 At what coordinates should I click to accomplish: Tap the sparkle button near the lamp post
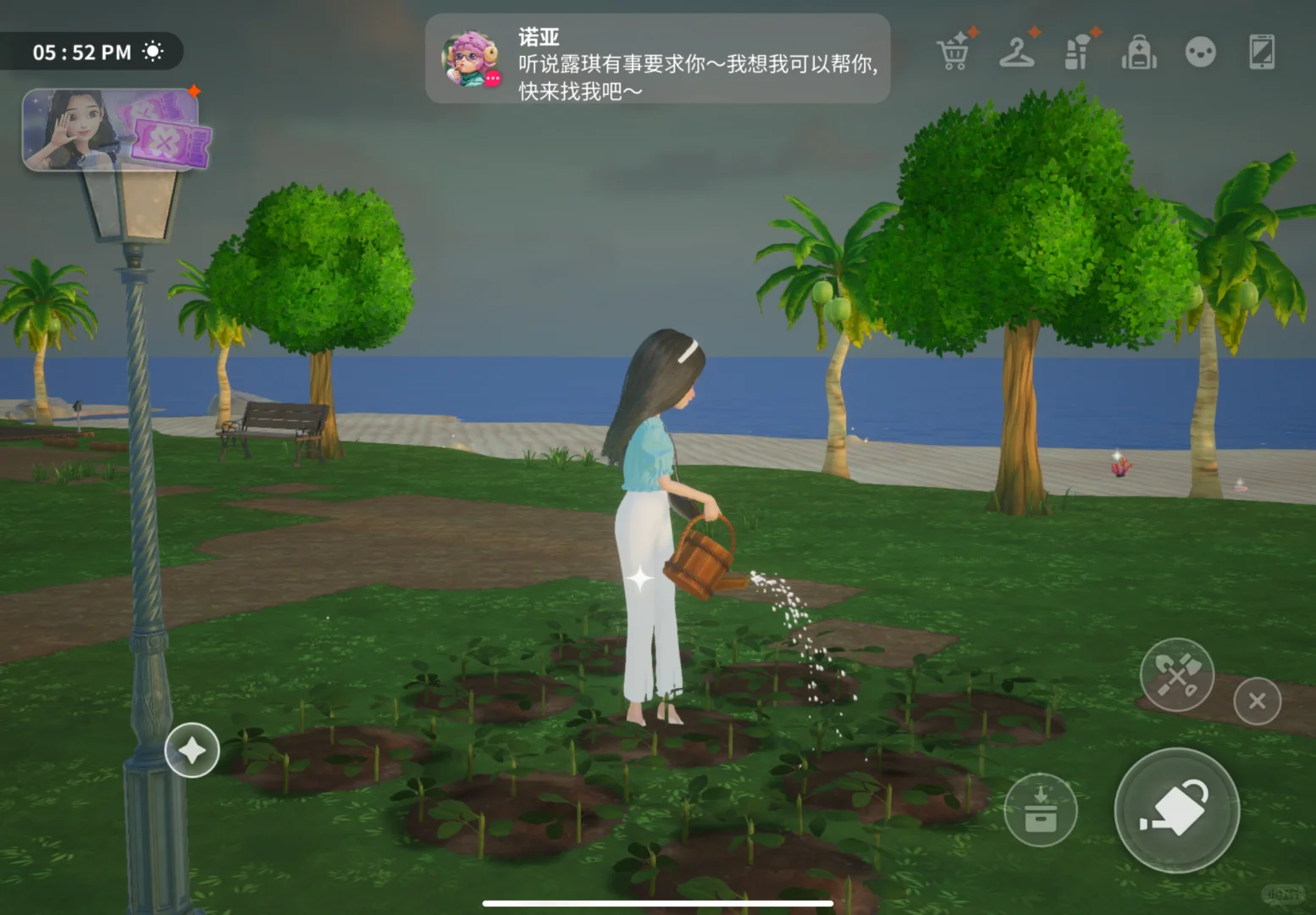[x=192, y=750]
